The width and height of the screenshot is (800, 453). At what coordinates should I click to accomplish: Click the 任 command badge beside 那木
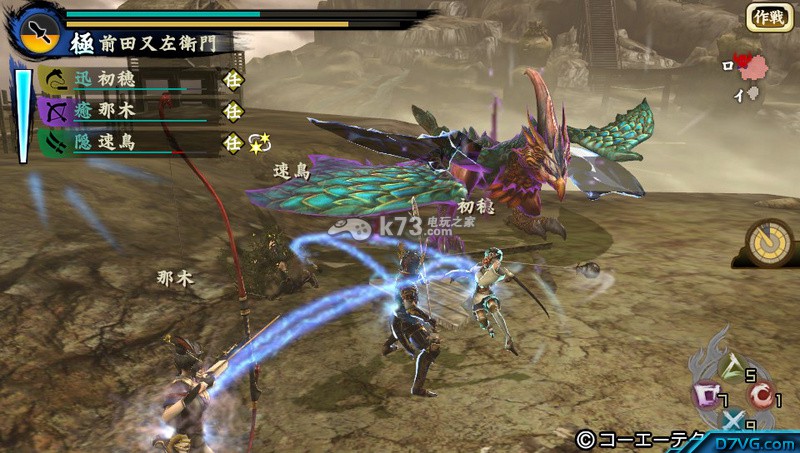click(x=232, y=111)
